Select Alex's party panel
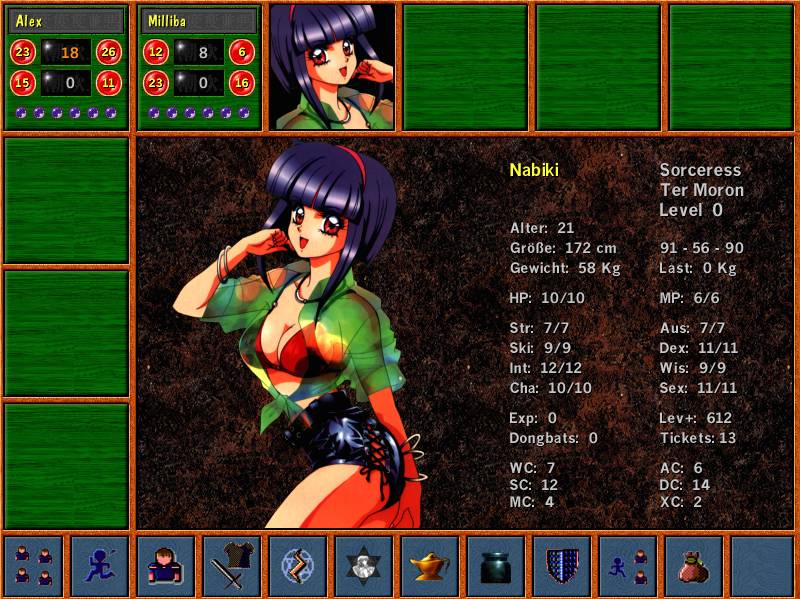This screenshot has width=800, height=599. pyautogui.click(x=67, y=67)
